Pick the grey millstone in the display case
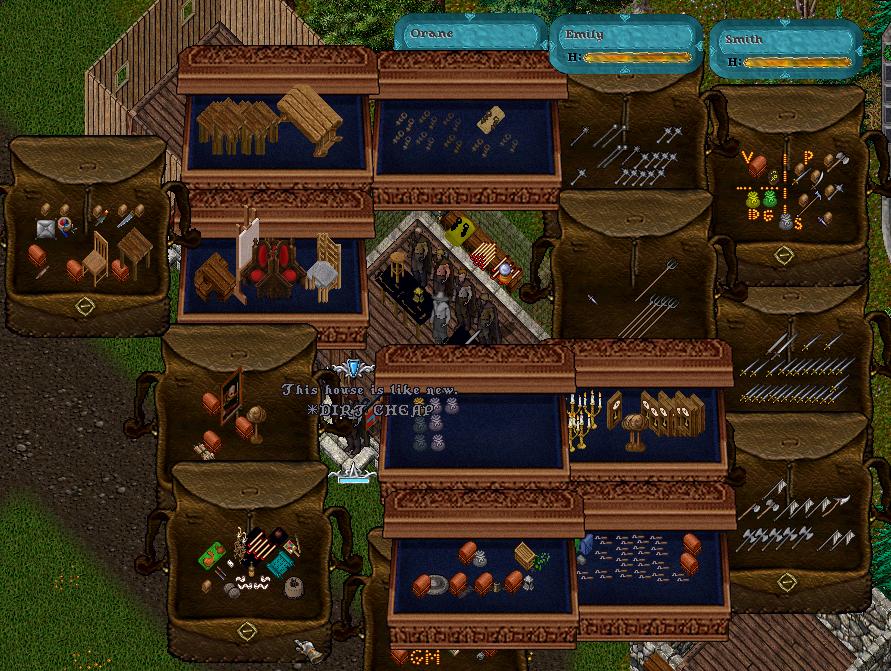Image resolution: width=891 pixels, height=671 pixels. [436, 586]
